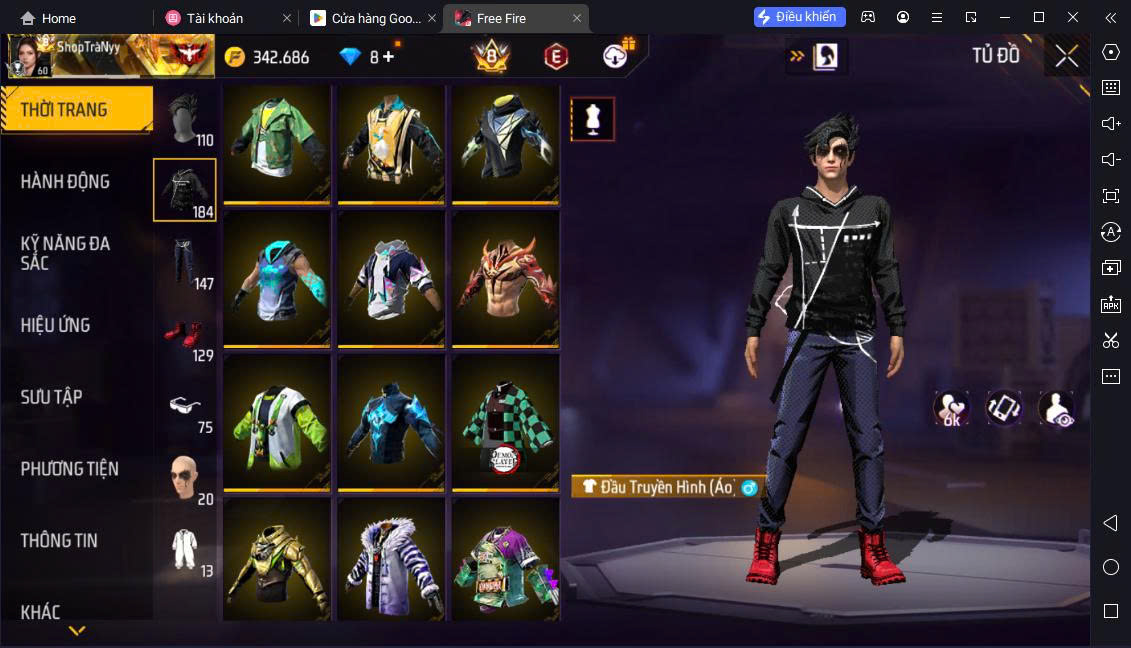The height and width of the screenshot is (648, 1131).
Task: Switch to the HÀNH ĐỘNG category
Action: coord(66,182)
